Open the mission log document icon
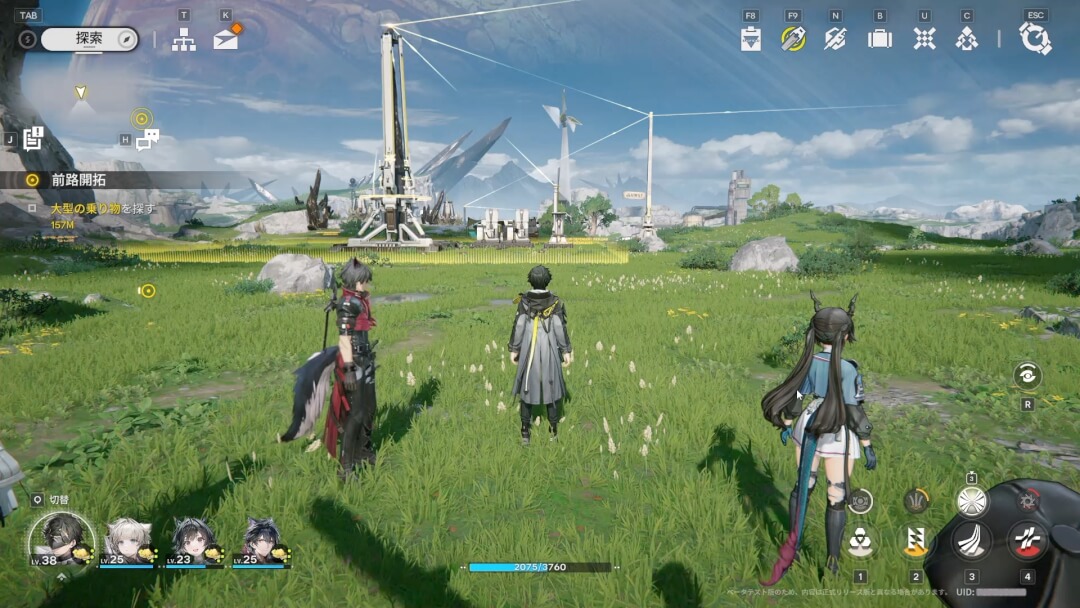This screenshot has height=608, width=1080. pos(33,139)
